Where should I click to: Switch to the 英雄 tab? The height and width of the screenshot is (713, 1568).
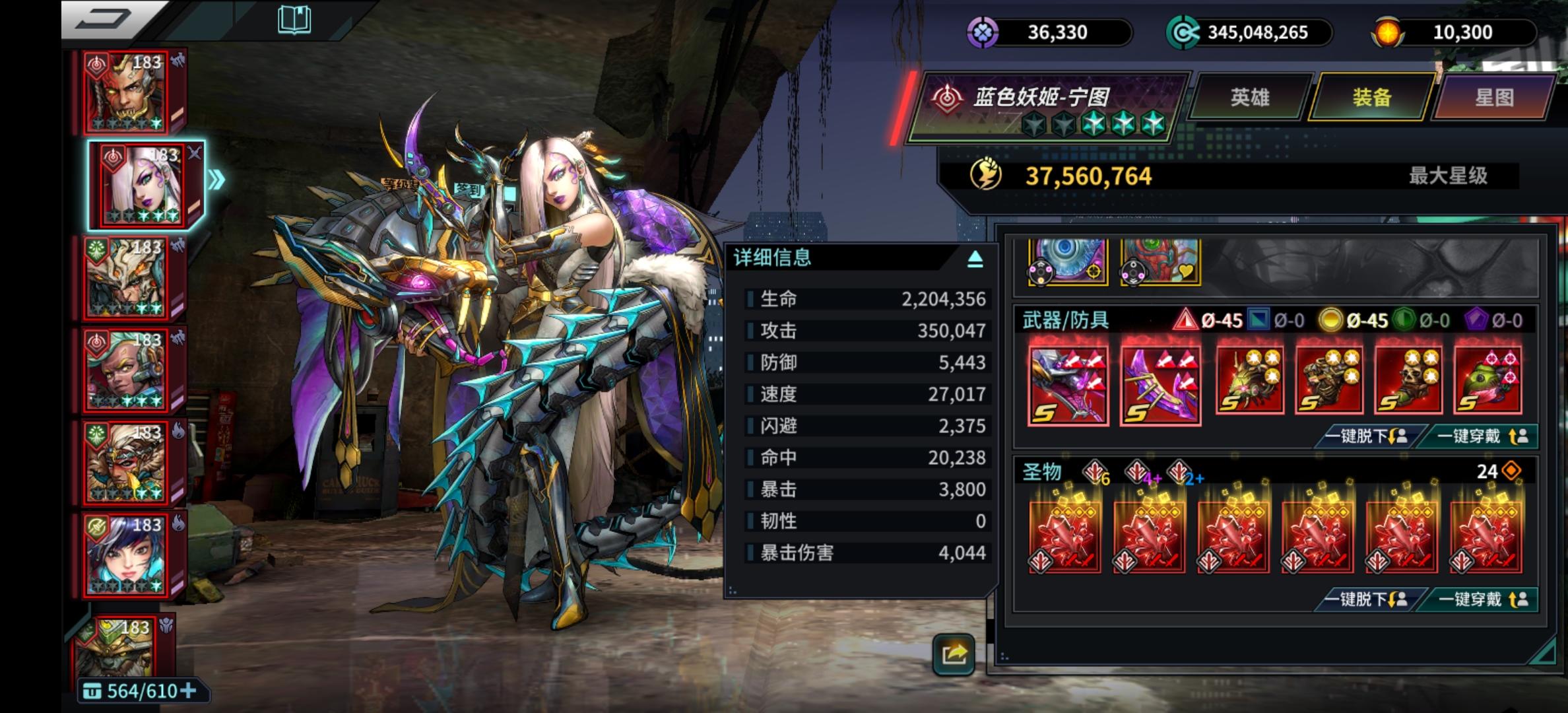(1250, 95)
